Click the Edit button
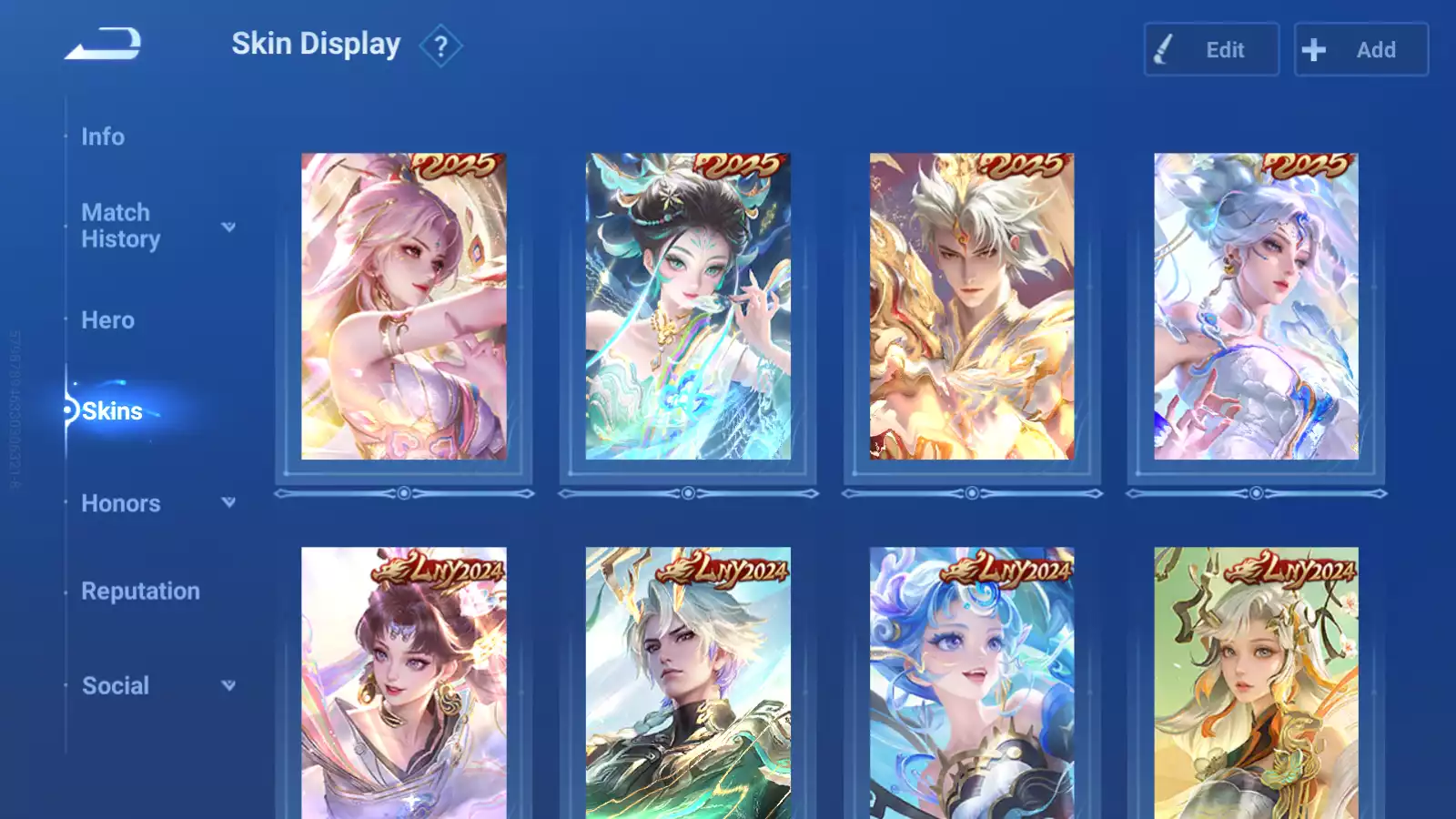Viewport: 1456px width, 819px height. click(1211, 50)
